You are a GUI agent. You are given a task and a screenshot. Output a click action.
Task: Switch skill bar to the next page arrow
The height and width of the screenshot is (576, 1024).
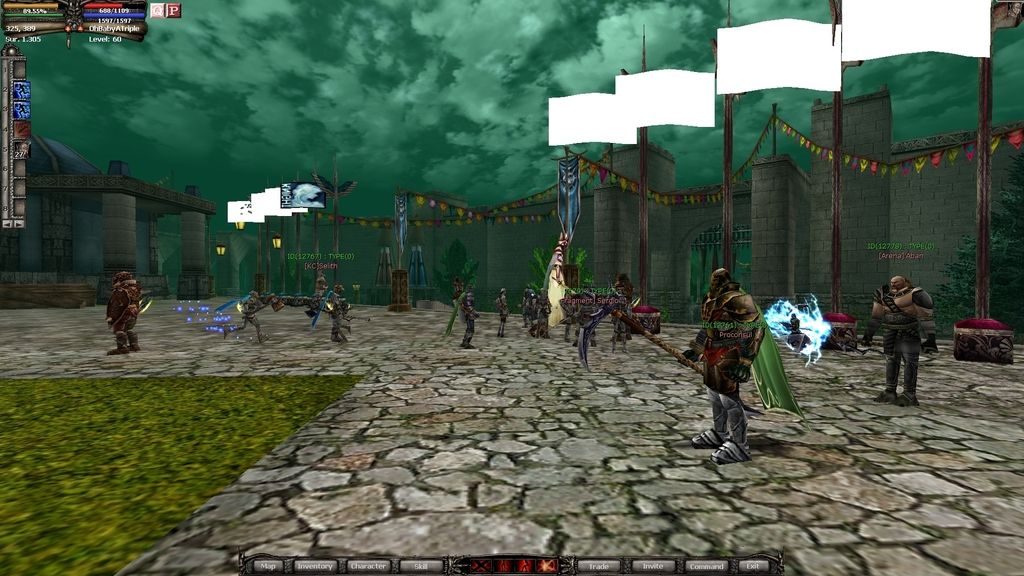coord(20,223)
